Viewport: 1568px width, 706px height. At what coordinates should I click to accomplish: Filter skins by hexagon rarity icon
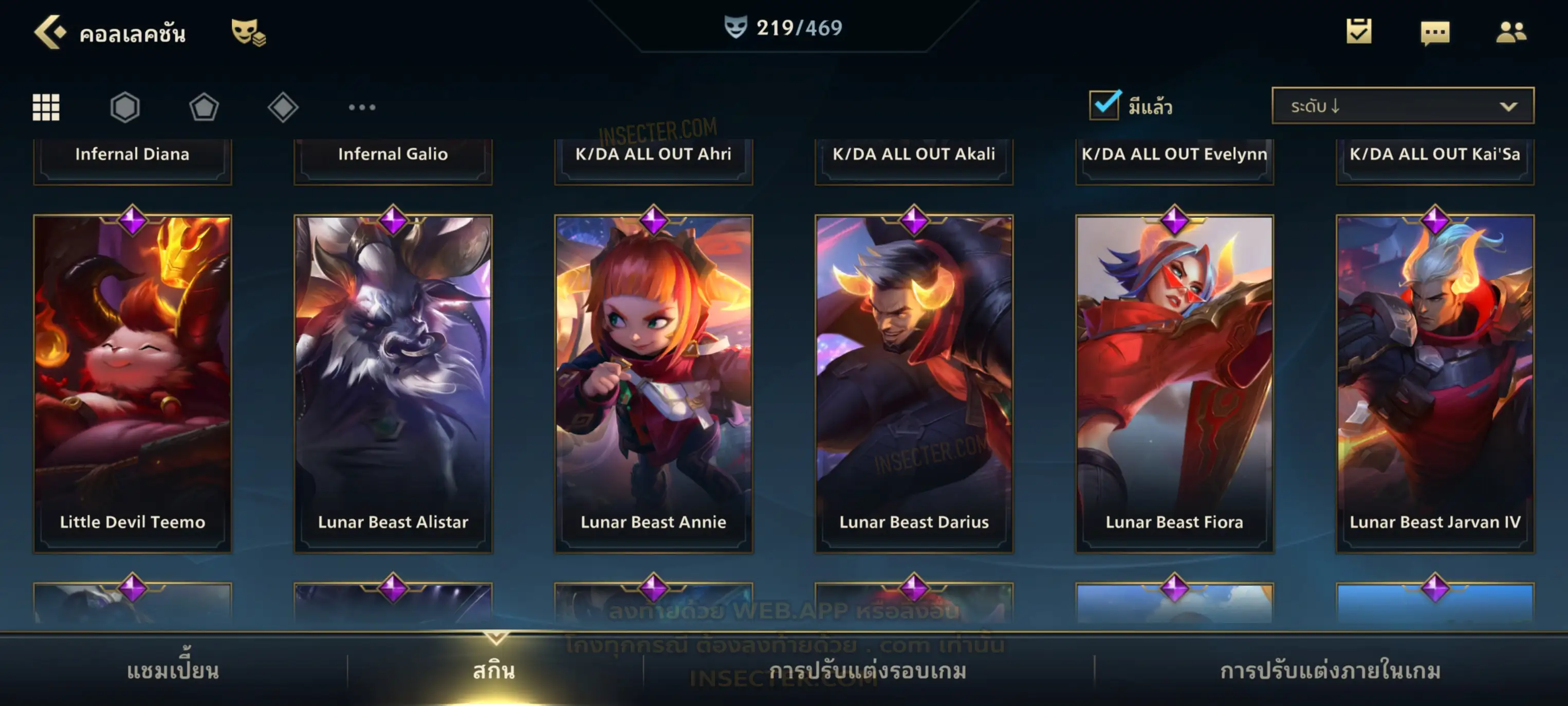125,107
